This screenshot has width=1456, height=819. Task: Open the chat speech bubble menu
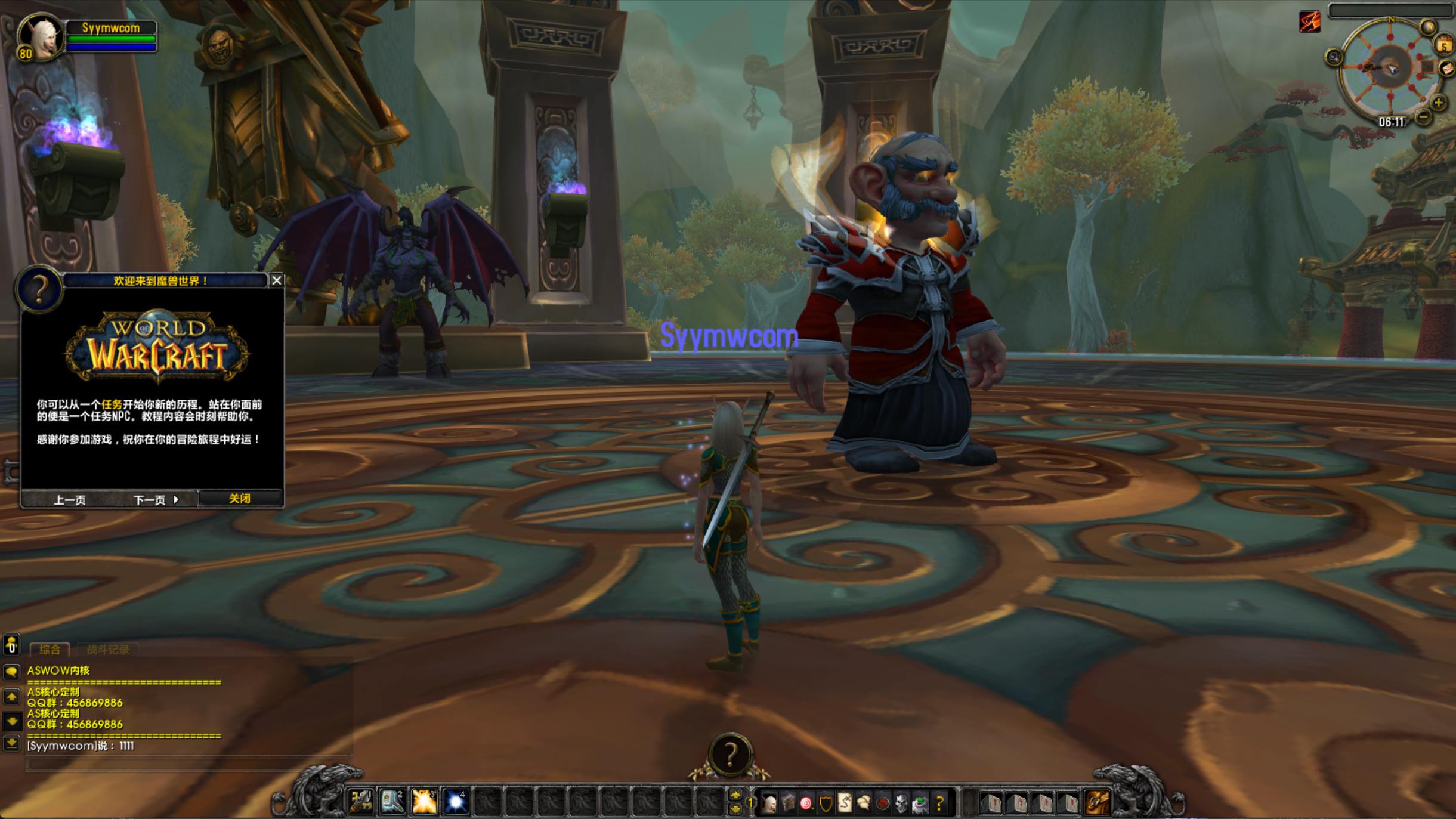(11, 672)
